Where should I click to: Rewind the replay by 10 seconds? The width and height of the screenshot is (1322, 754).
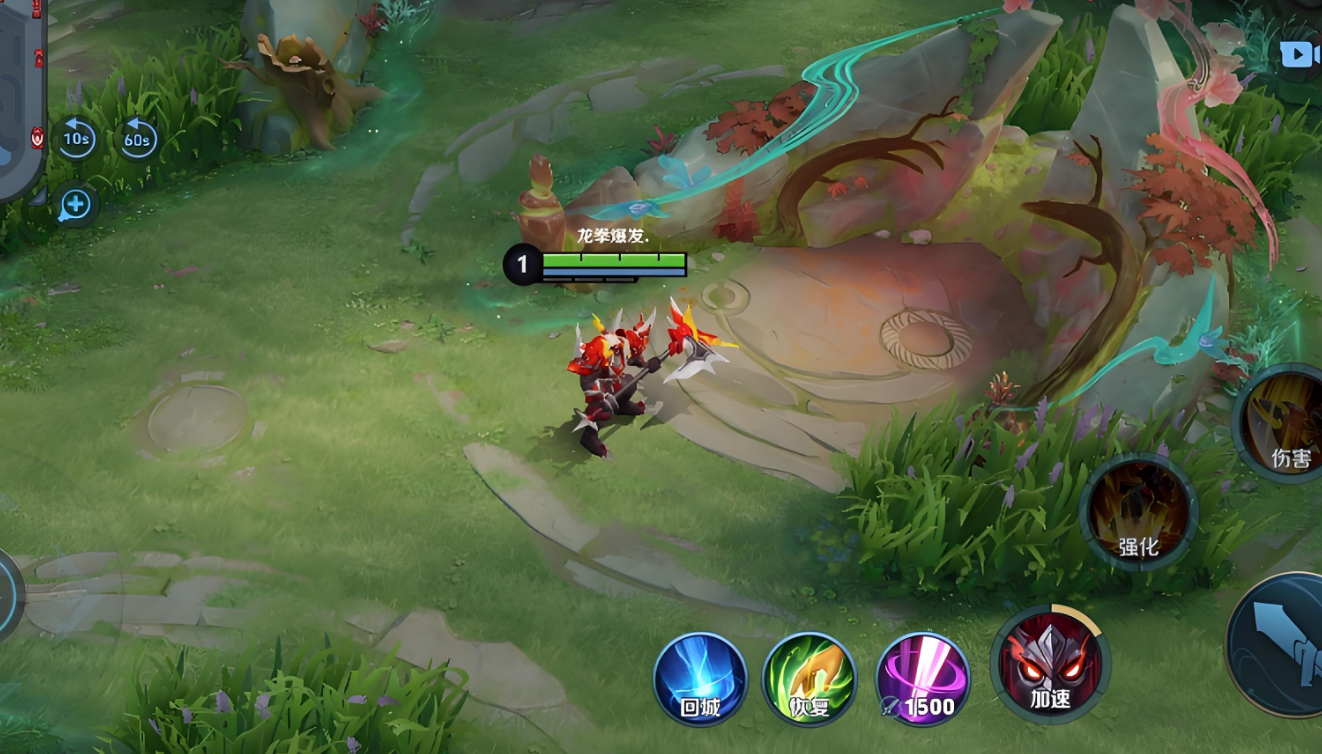click(76, 139)
